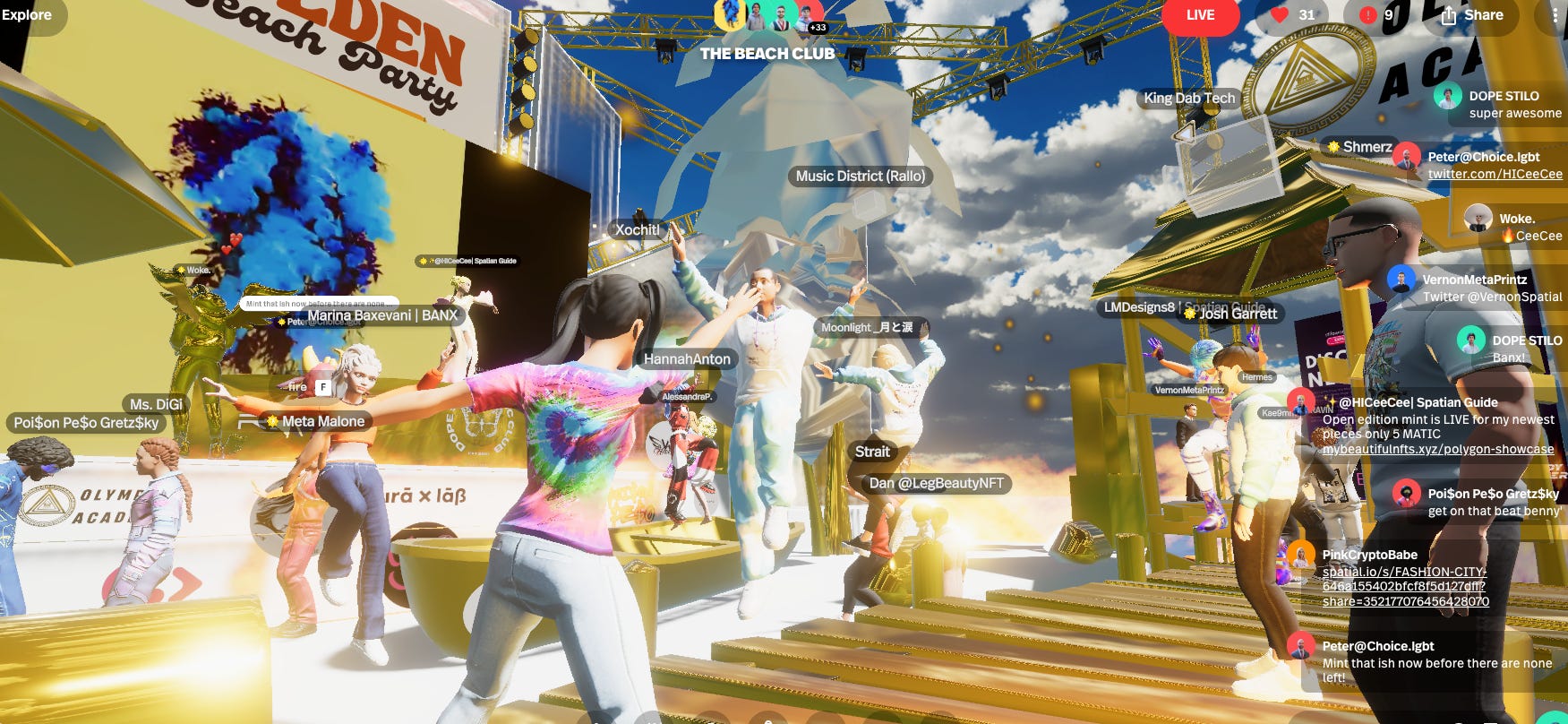The height and width of the screenshot is (724, 1568).
Task: Open the red exclamation report counter
Action: pyautogui.click(x=1375, y=15)
